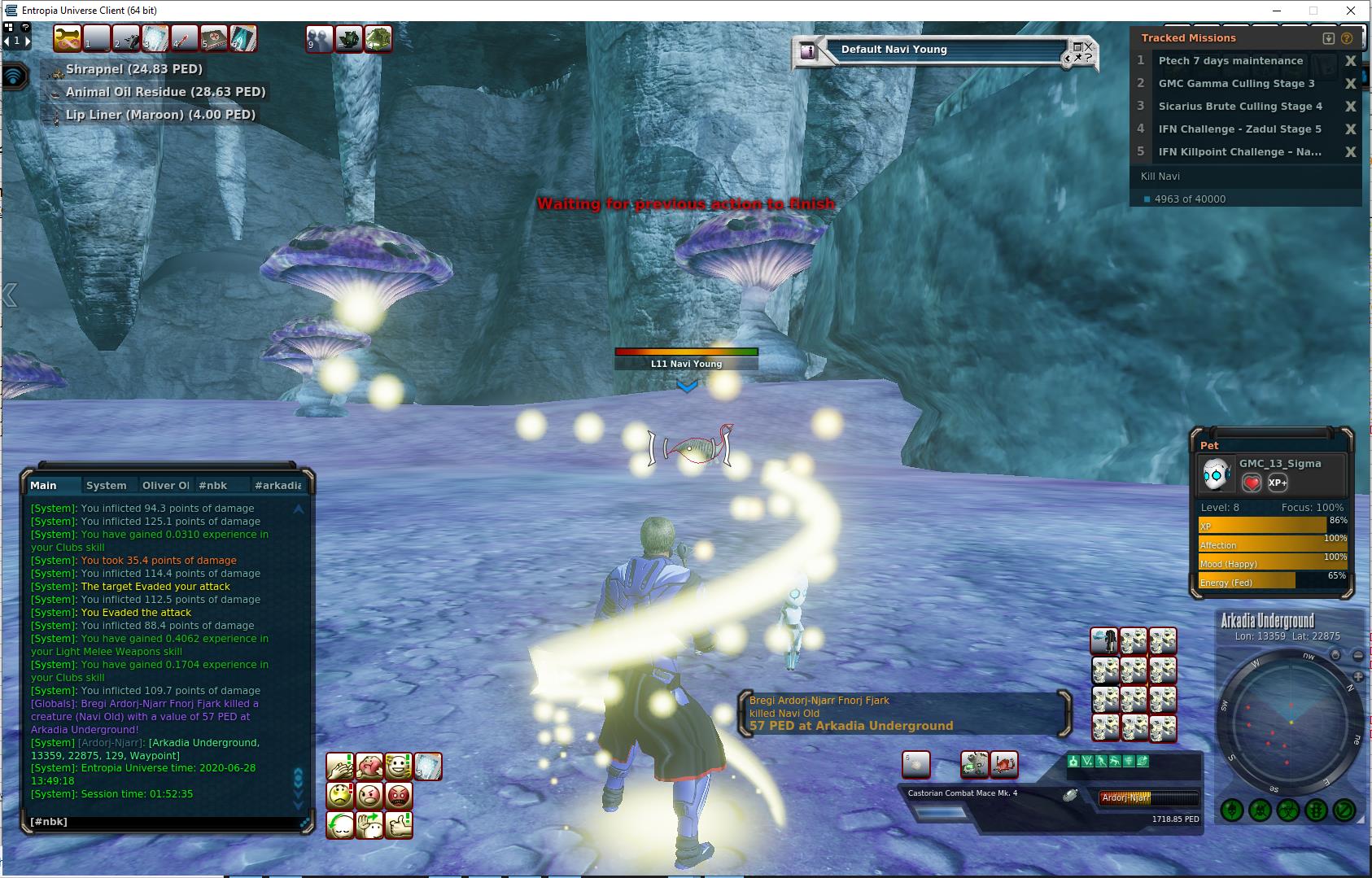Zoom out the radar with minus button
This screenshot has height=878, width=1372.
pyautogui.click(x=1358, y=655)
